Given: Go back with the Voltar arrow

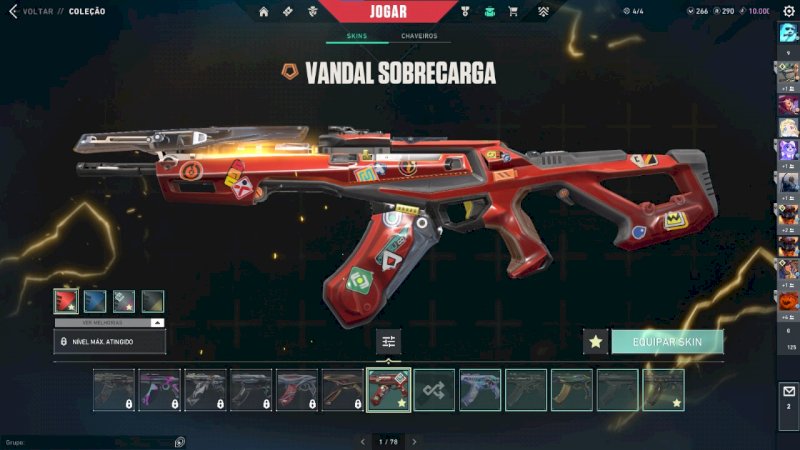Looking at the screenshot, I should coord(13,12).
